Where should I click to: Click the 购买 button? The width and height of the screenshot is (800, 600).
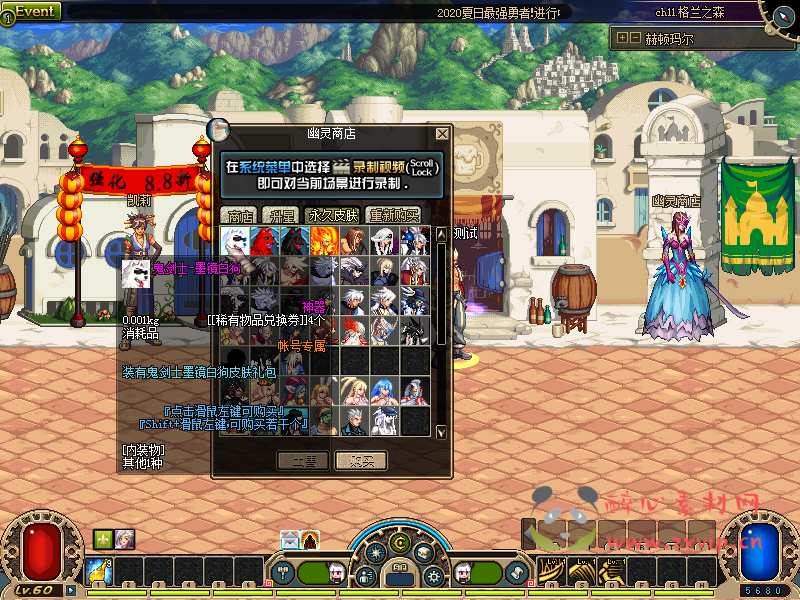[x=362, y=460]
